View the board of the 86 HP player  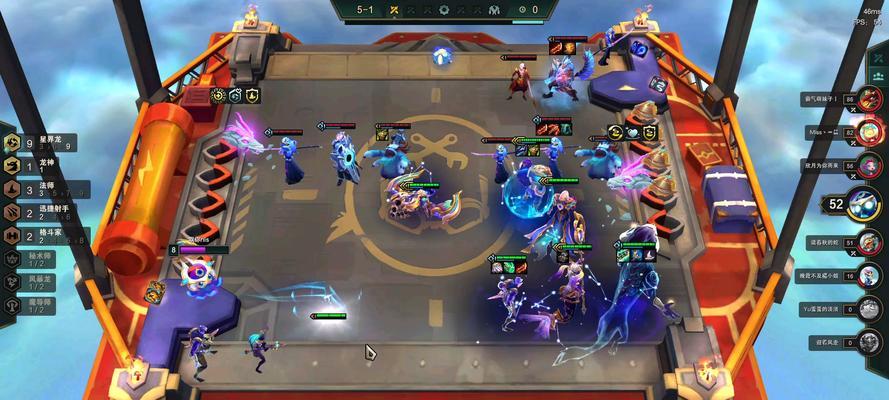point(873,99)
